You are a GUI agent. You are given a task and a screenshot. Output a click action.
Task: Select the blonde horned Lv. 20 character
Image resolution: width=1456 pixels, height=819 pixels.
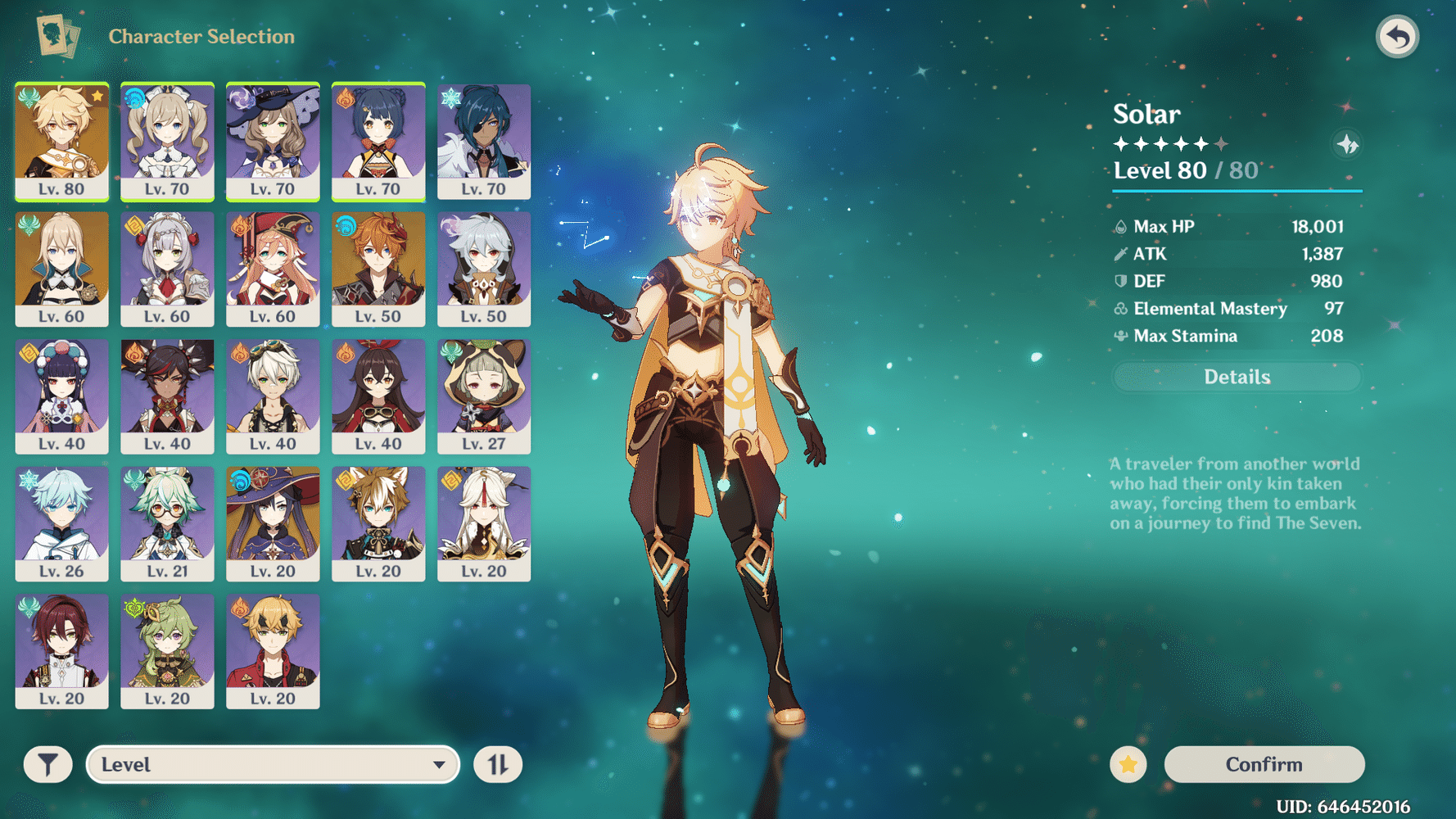[x=273, y=651]
